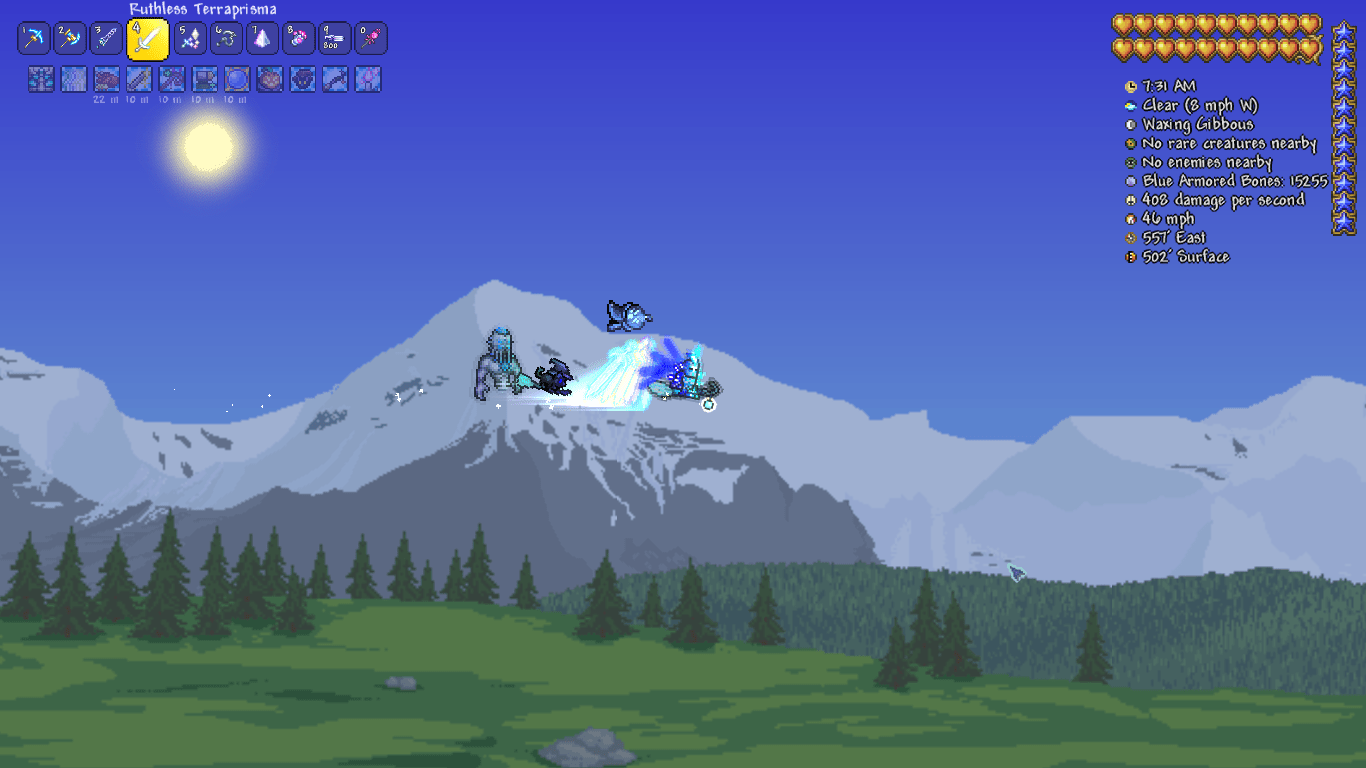This screenshot has width=1366, height=768.
Task: Click the compass icon showing 557' East
Action: point(1130,237)
